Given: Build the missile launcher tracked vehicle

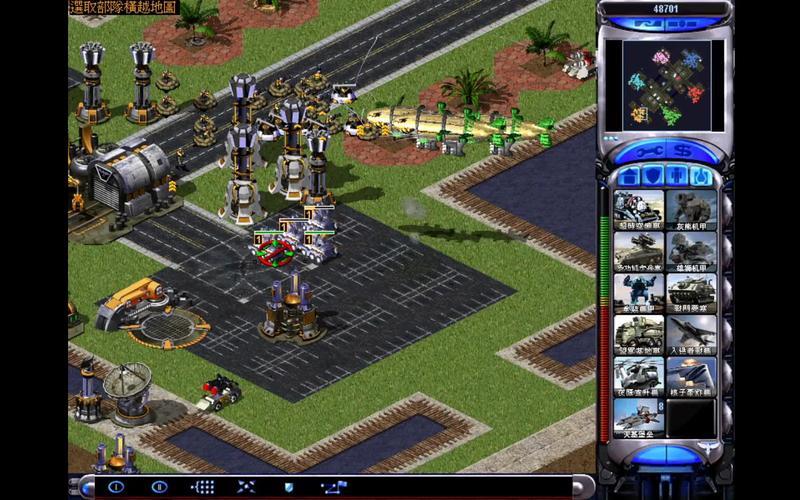Looking at the screenshot, I should (639, 251).
